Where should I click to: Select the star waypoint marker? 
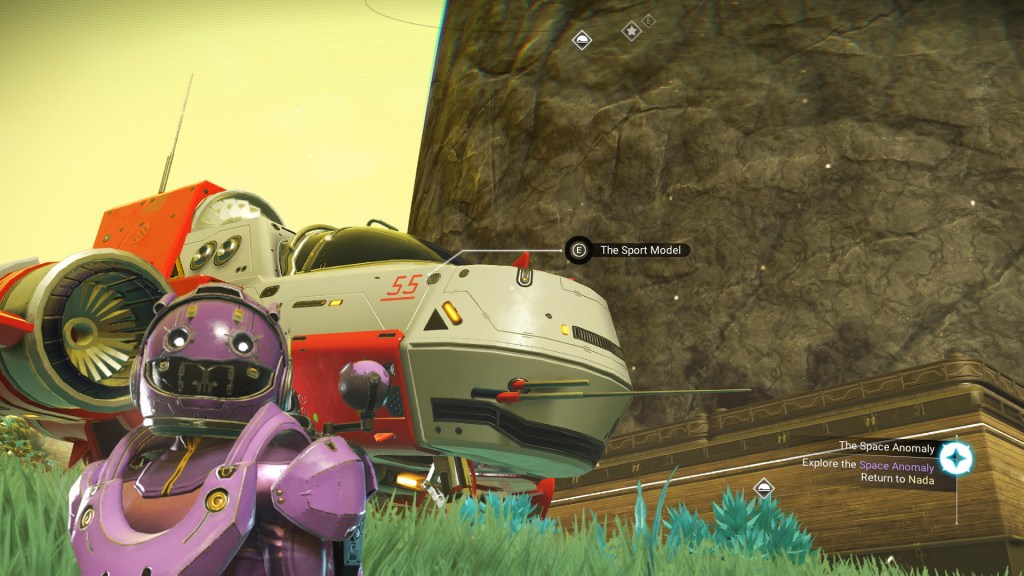click(632, 32)
